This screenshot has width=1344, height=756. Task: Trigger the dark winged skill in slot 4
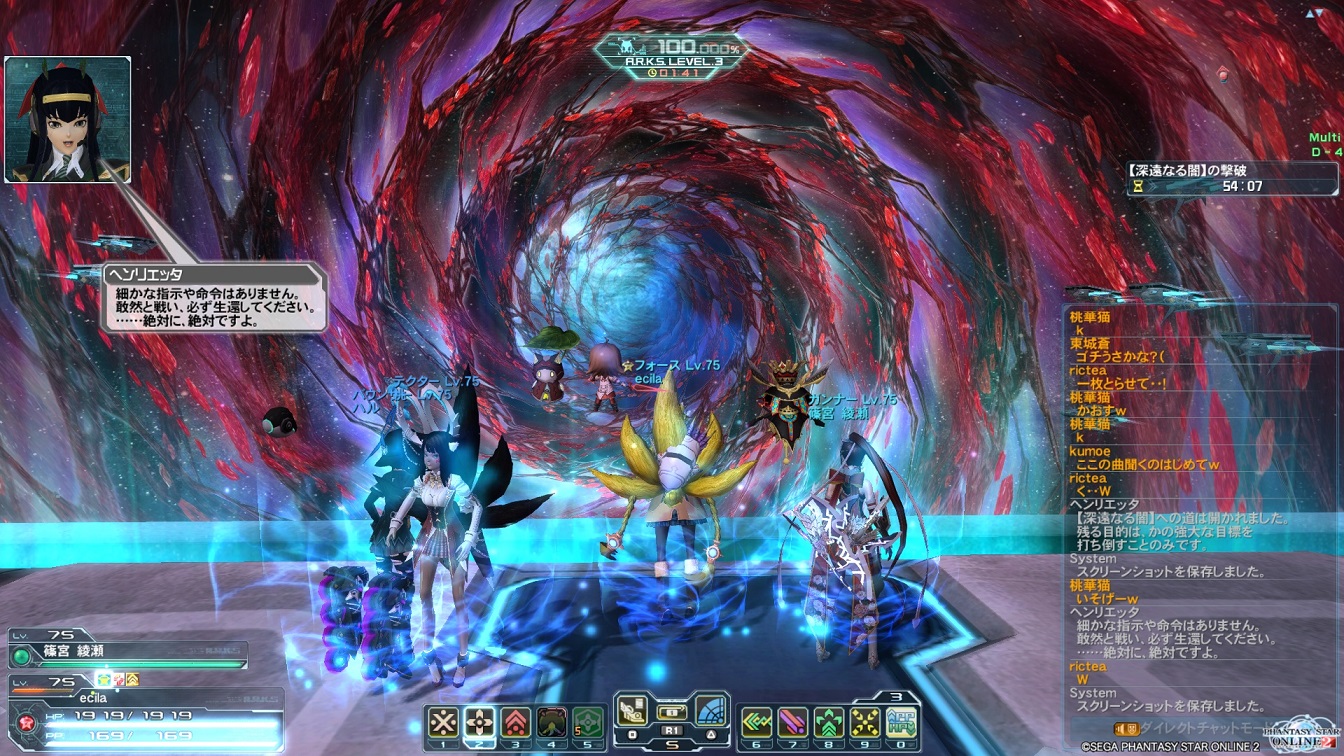553,722
